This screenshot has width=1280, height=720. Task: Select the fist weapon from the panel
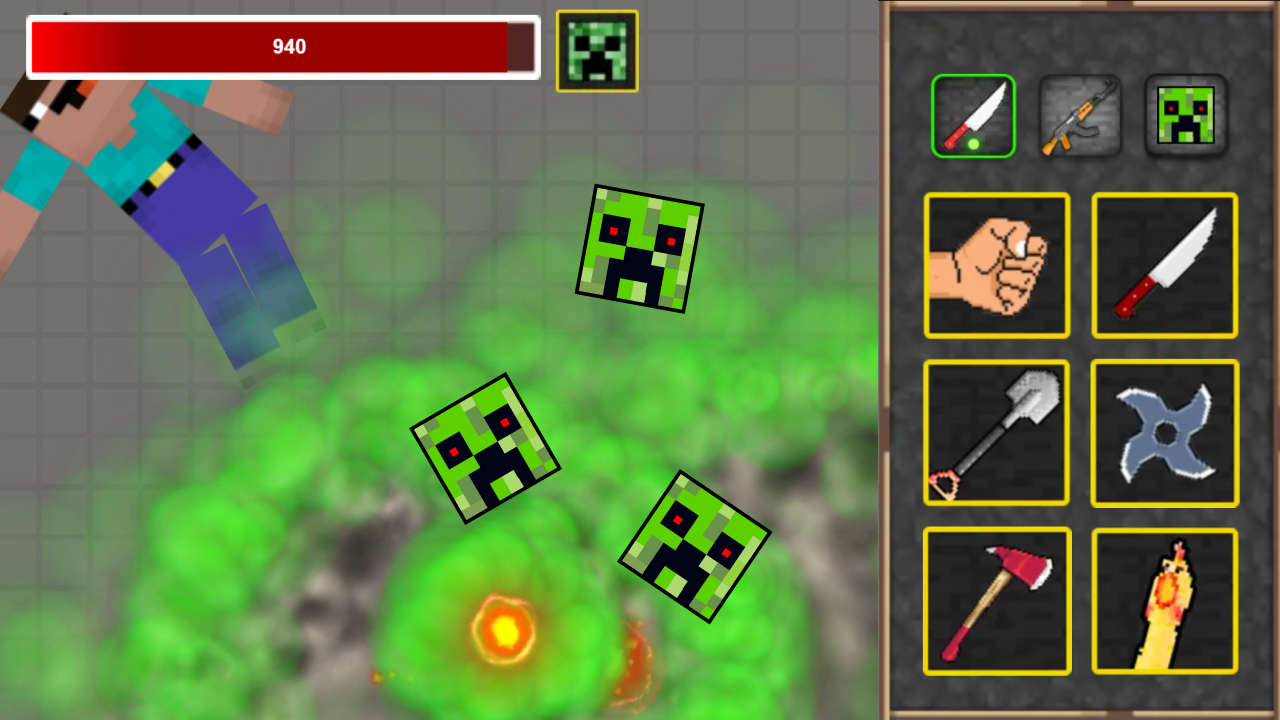pyautogui.click(x=997, y=265)
